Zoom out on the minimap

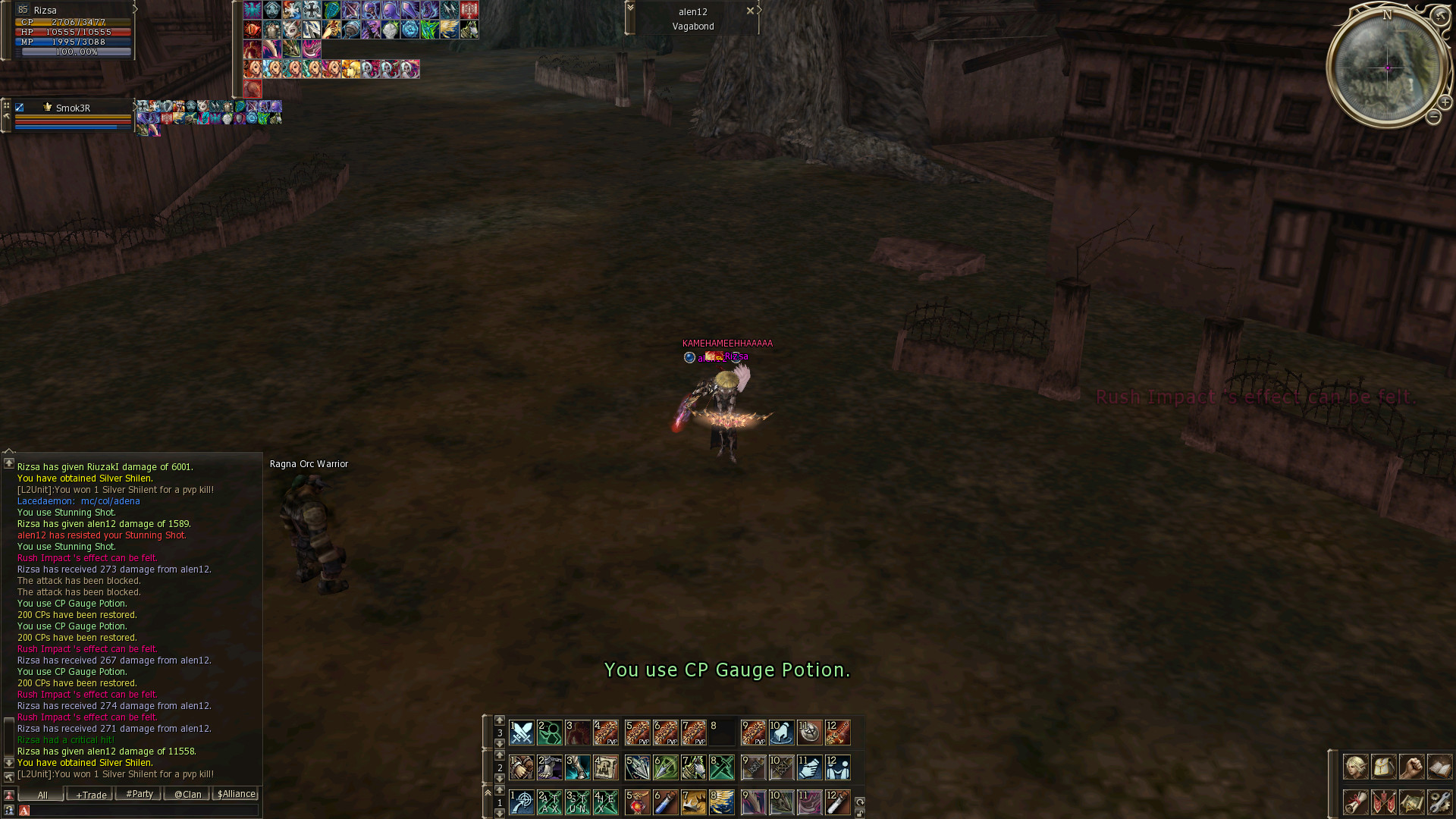[1433, 117]
